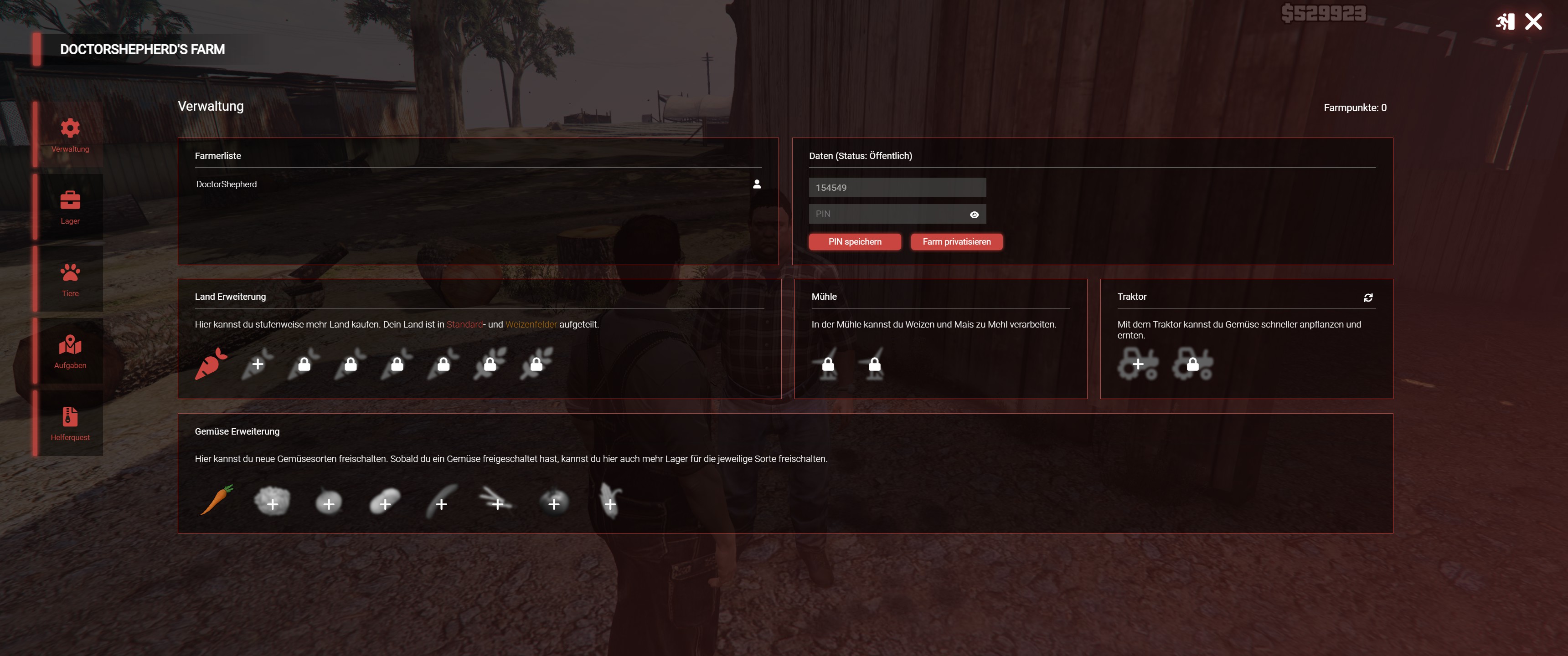This screenshot has height=656, width=1568.
Task: Refresh the Traktor panel
Action: (x=1368, y=297)
